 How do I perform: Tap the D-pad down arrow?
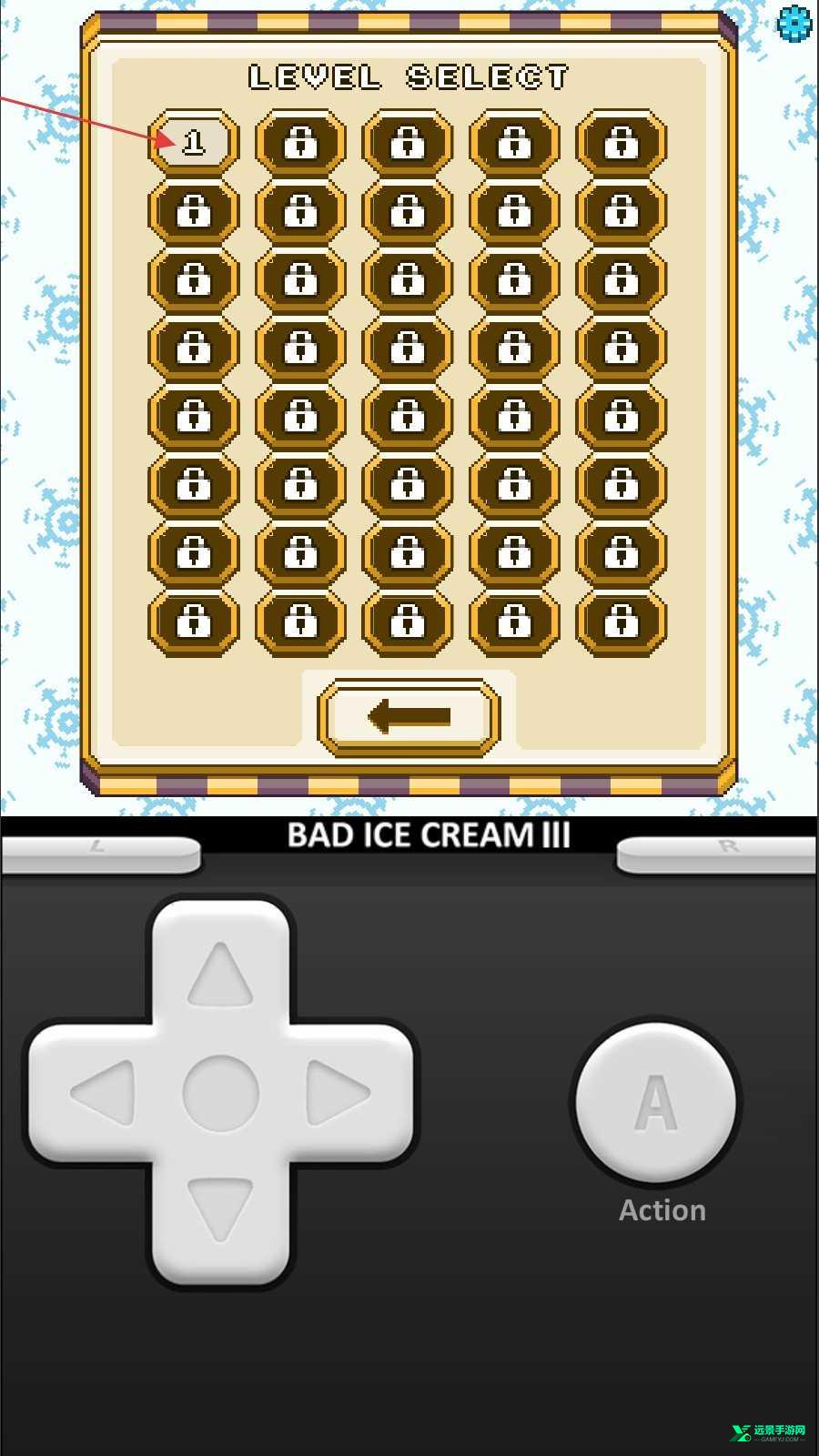point(220,1208)
